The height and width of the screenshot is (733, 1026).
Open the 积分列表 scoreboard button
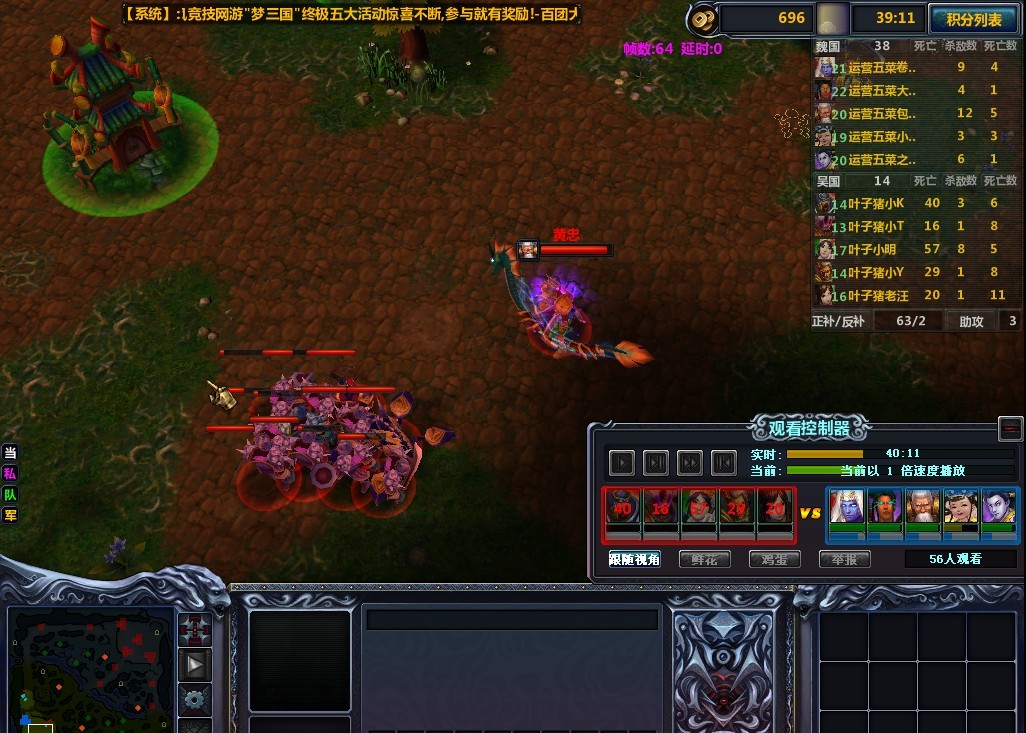pos(973,18)
